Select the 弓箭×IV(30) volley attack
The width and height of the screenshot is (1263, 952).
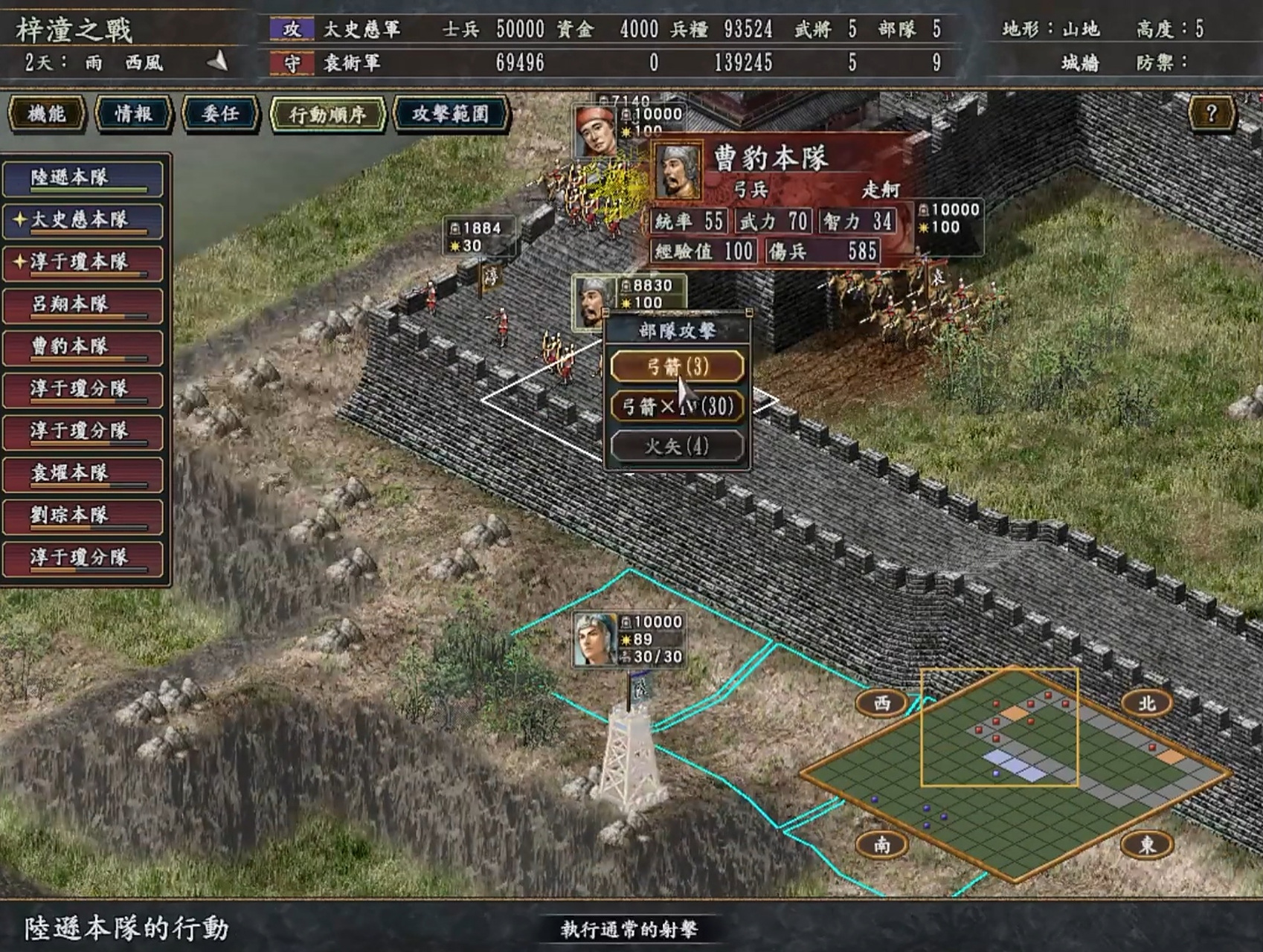pos(676,406)
